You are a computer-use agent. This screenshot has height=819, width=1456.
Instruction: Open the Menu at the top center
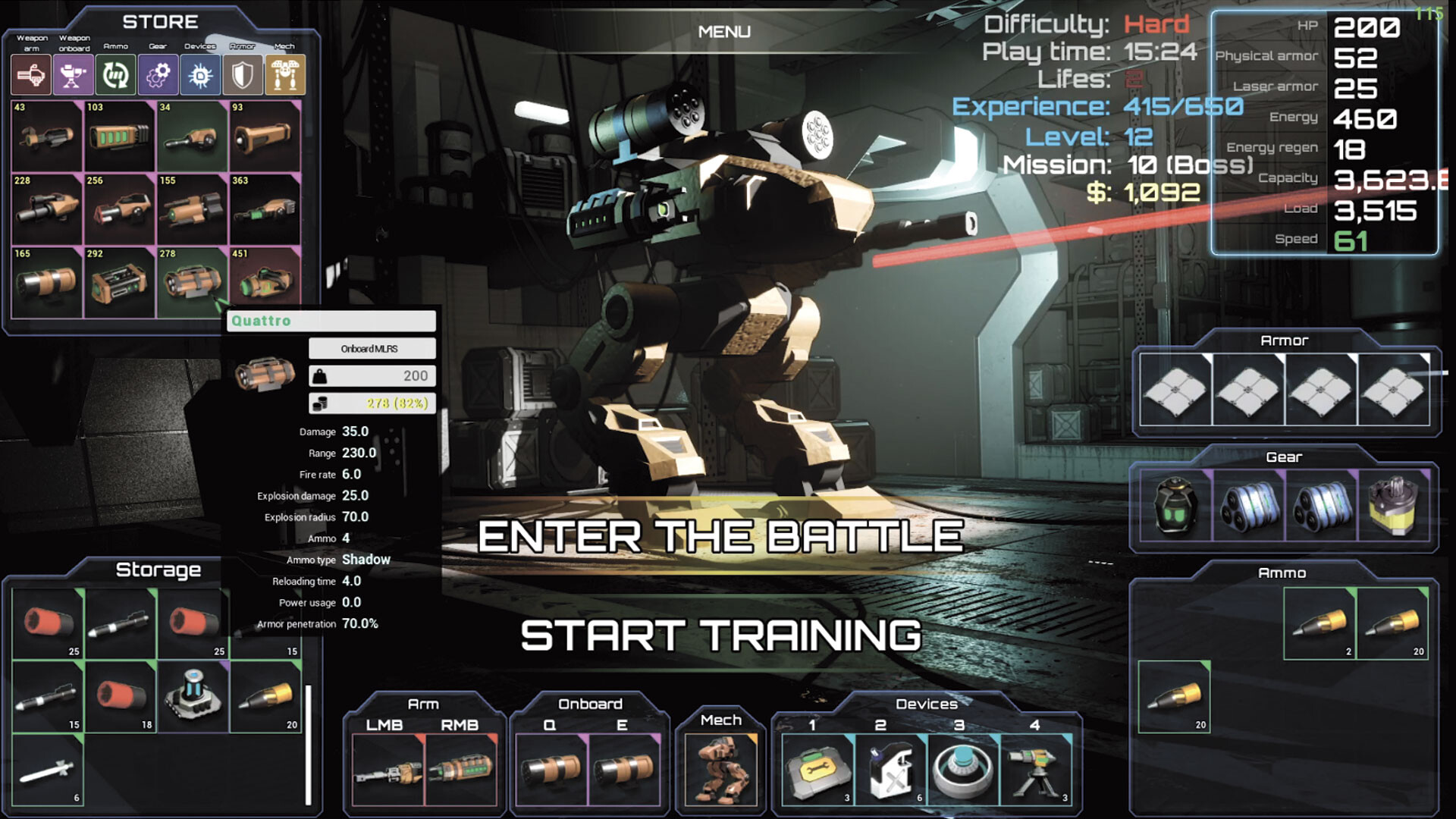tap(723, 32)
